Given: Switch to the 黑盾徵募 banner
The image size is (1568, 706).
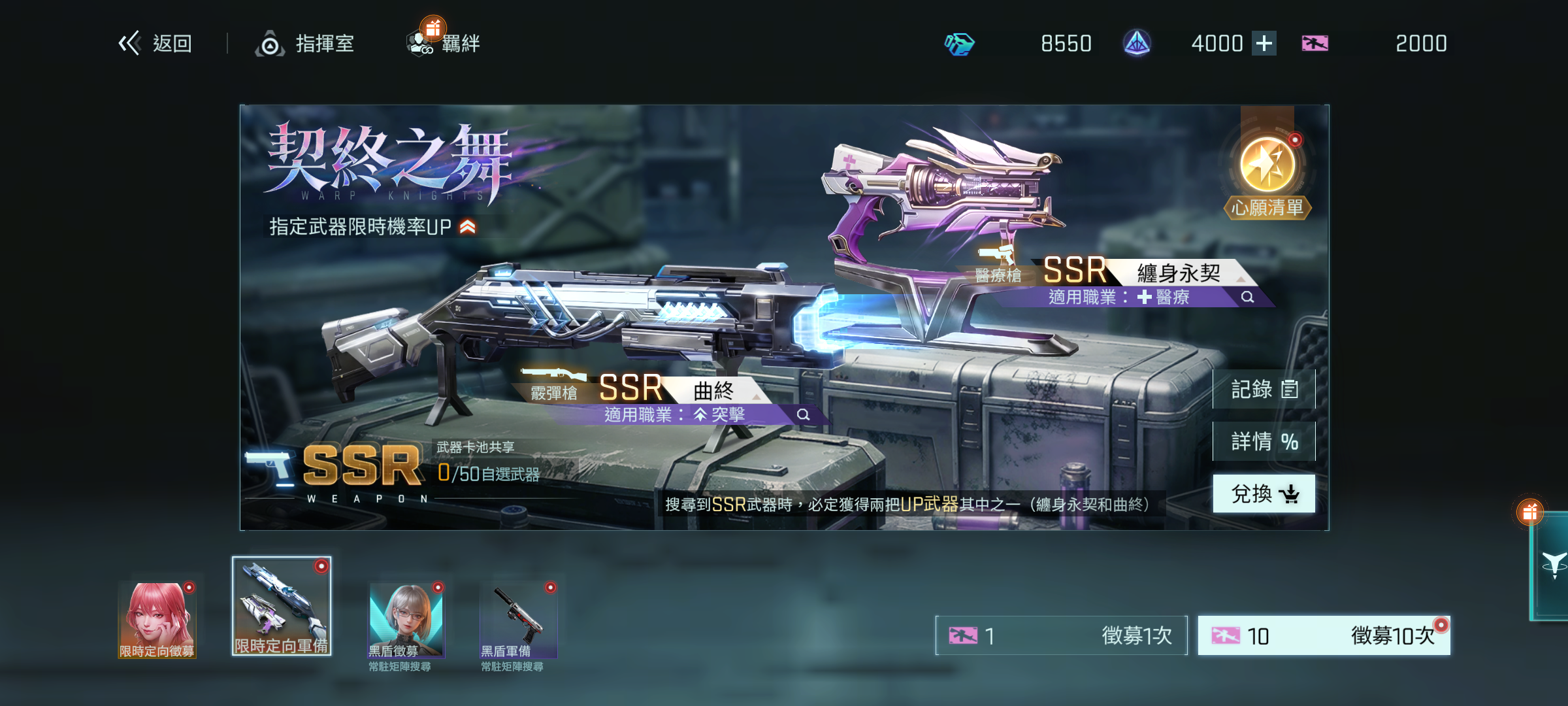Looking at the screenshot, I should 406,621.
